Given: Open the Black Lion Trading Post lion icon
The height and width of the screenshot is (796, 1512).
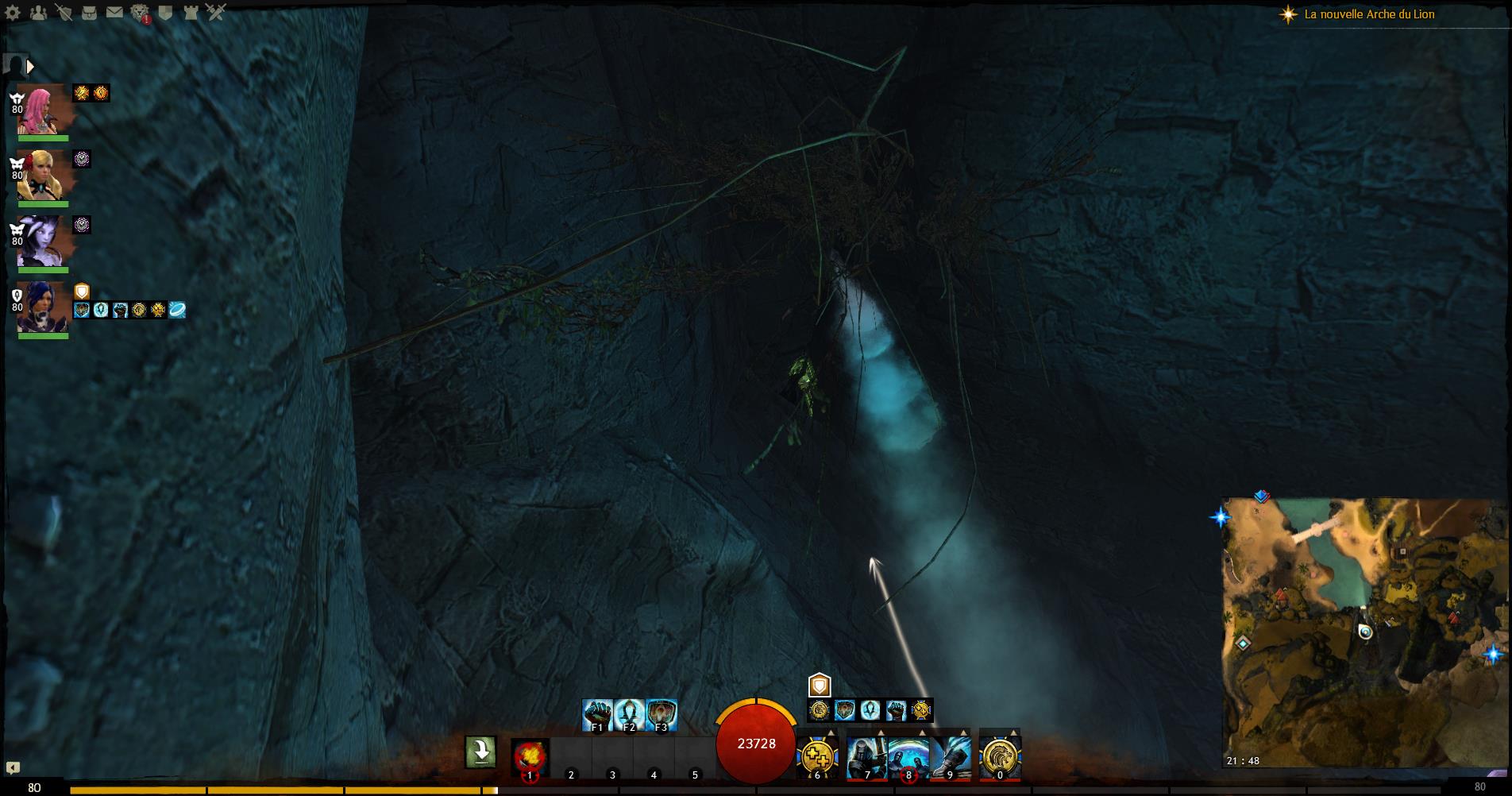Looking at the screenshot, I should (140, 13).
